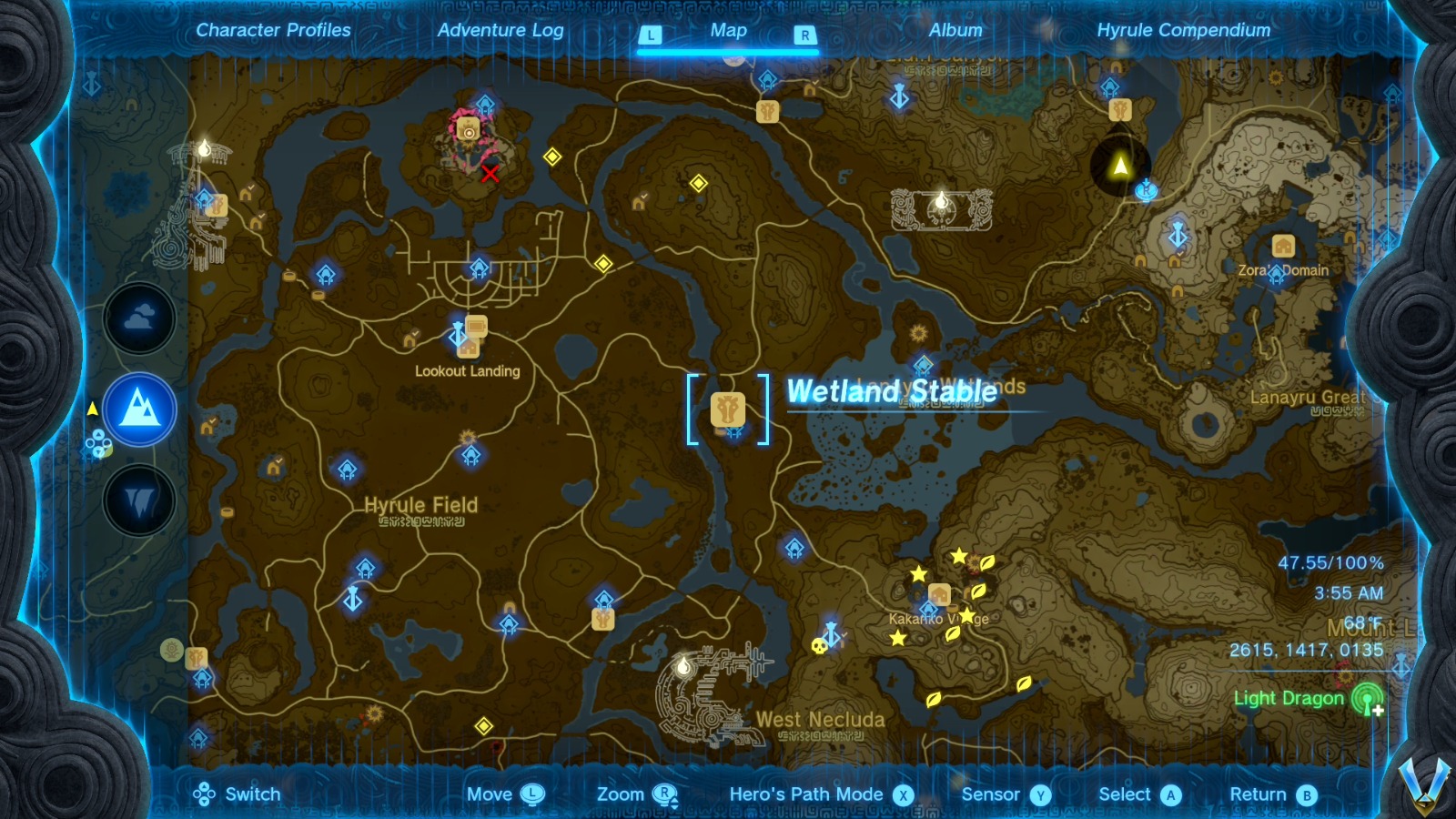Click a blue shrine icon in Hyrule Field
Screen dimensions: 1456x819
pos(346,471)
